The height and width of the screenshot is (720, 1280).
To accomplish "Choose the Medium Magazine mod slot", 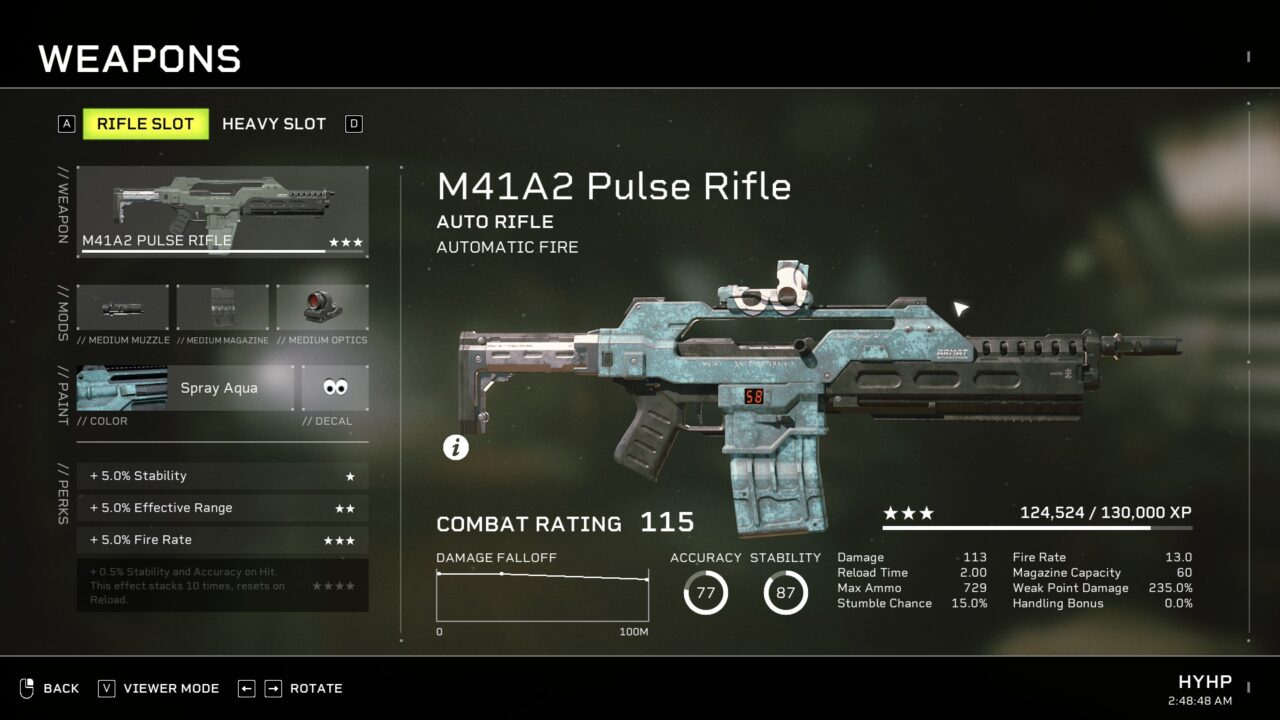I will [222, 308].
